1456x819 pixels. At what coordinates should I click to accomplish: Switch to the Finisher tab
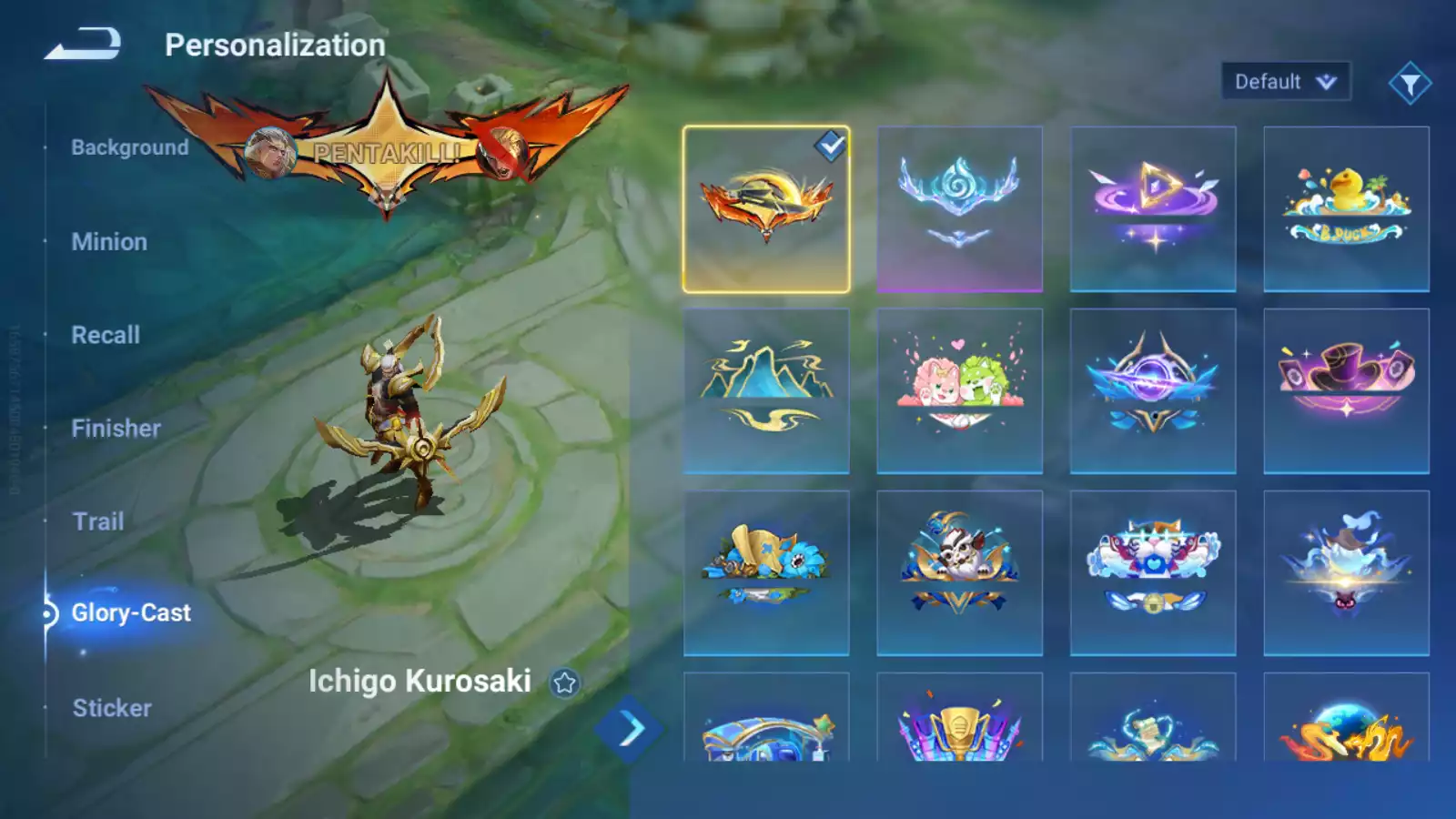click(x=116, y=429)
